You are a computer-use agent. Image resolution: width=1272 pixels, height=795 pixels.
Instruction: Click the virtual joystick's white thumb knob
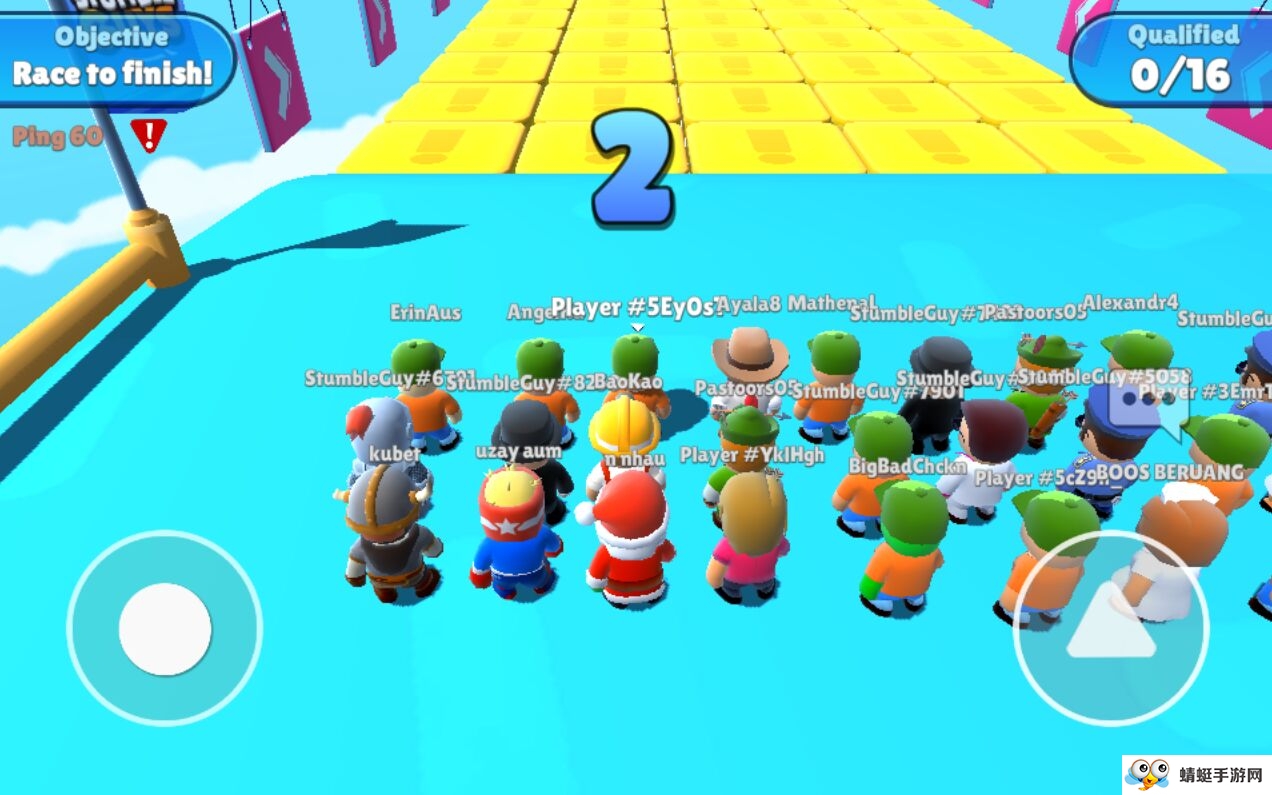tap(165, 629)
